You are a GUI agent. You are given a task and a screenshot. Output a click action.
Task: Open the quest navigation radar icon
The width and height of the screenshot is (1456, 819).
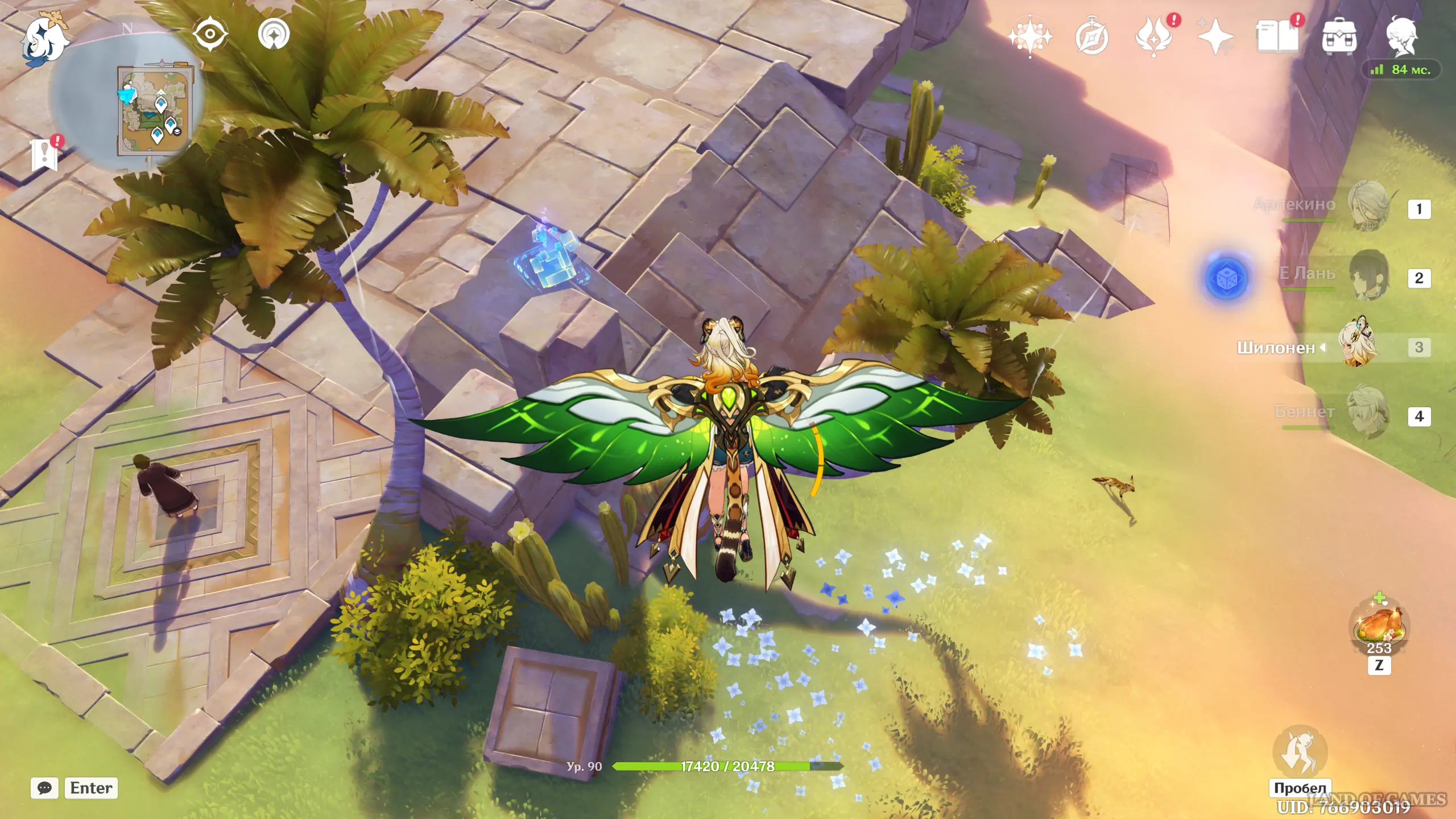(x=274, y=34)
